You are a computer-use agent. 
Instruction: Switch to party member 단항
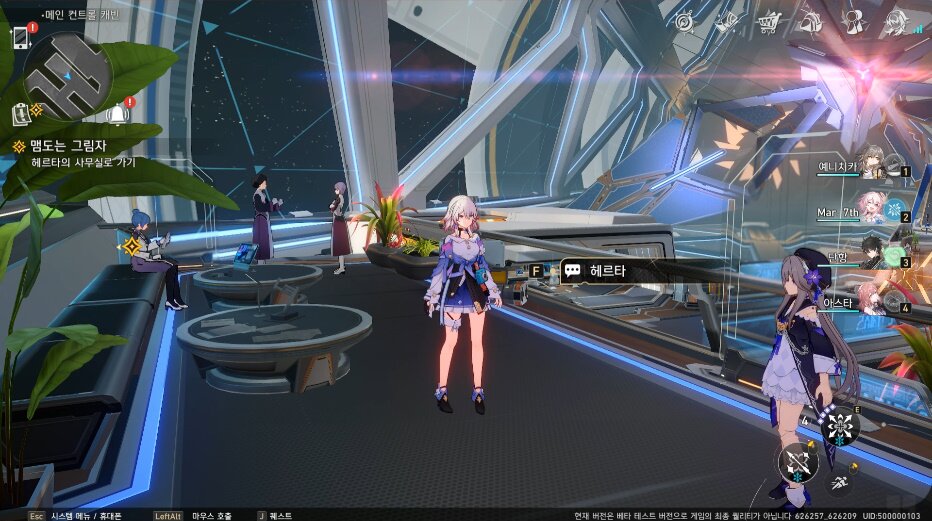point(872,254)
